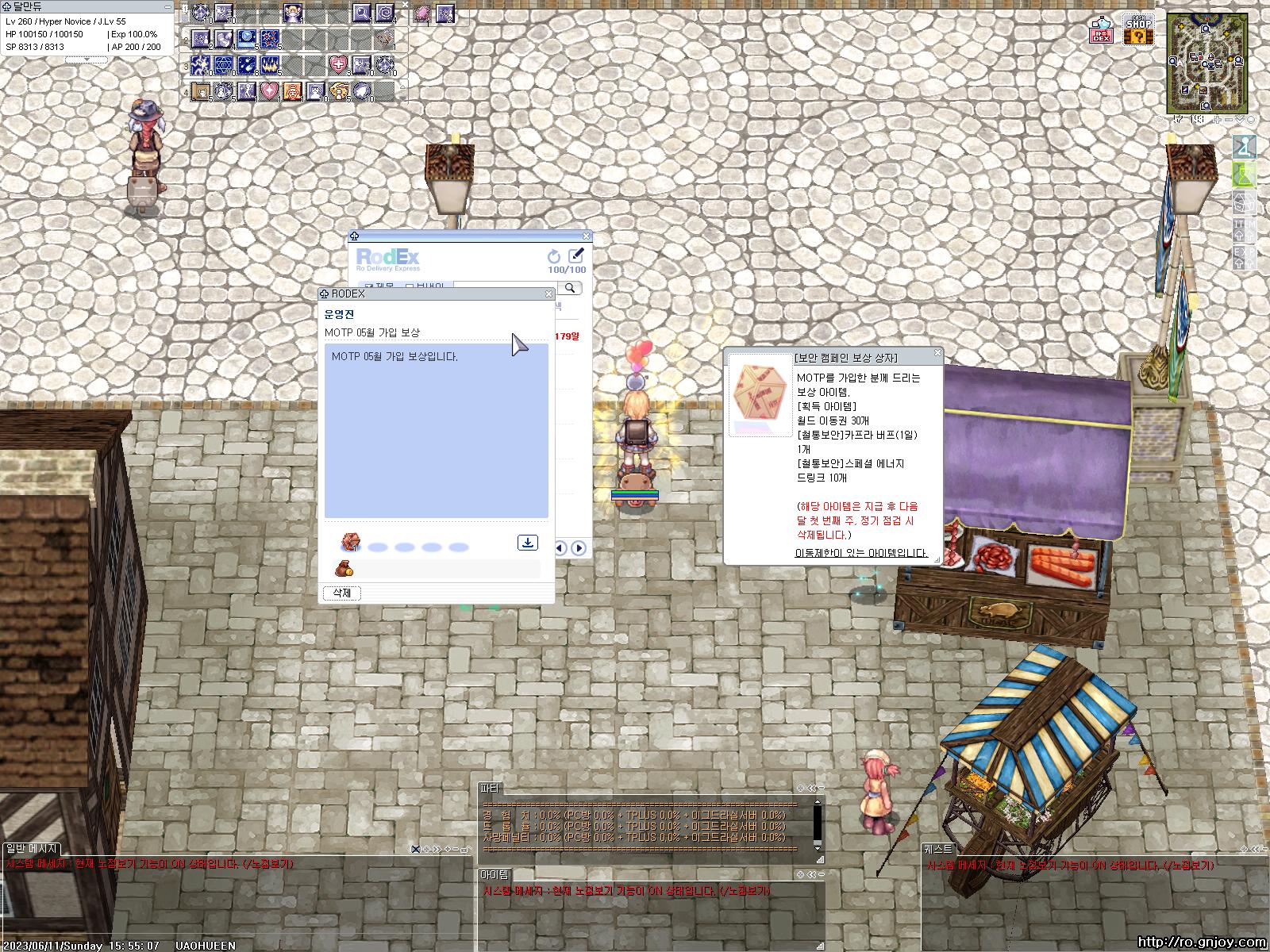Zoom out the minimap with minus

[x=1229, y=120]
